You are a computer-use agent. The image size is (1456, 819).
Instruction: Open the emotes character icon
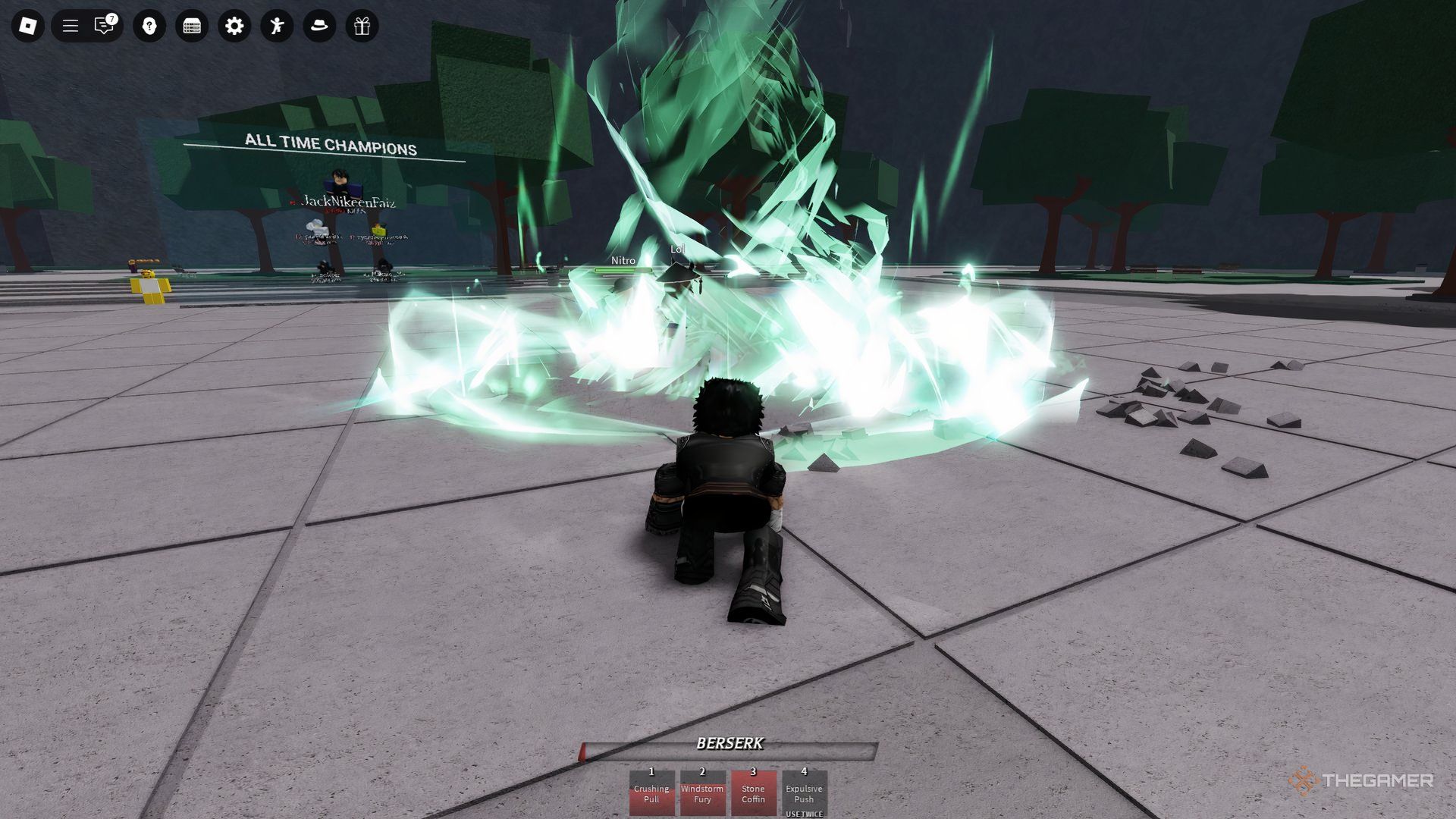(x=278, y=27)
